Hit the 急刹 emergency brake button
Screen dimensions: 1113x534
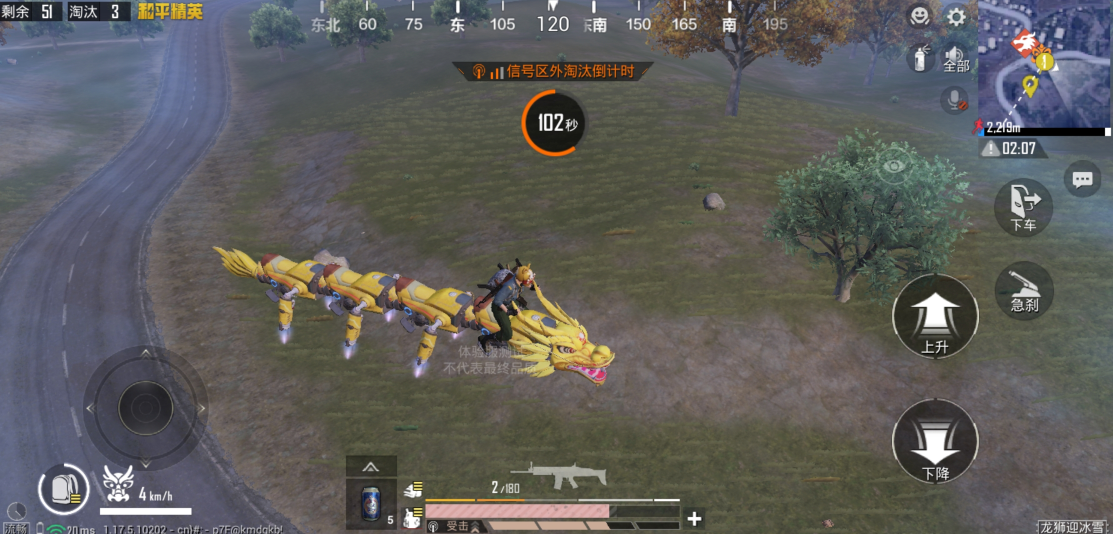click(1024, 290)
